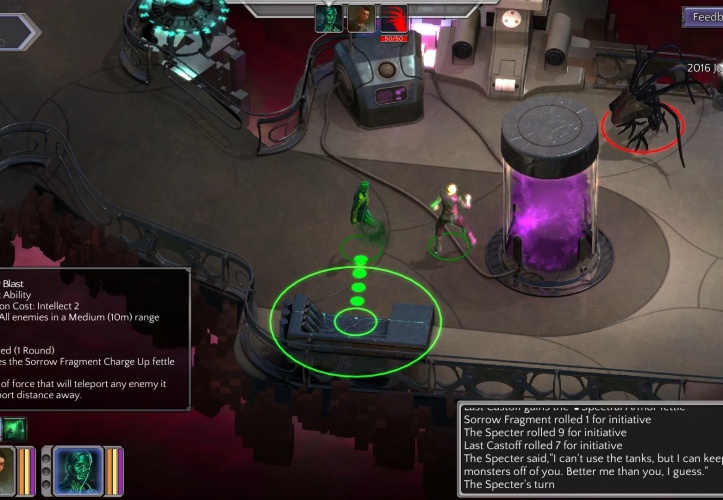723x500 pixels.
Task: Select the green Specter turn-order portrait
Action: pos(329,18)
